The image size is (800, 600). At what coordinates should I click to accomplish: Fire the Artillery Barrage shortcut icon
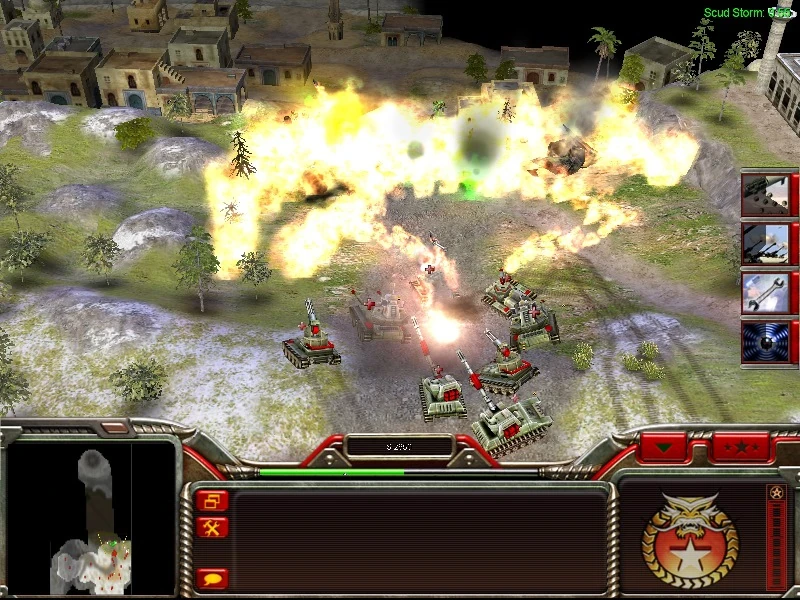coord(765,243)
